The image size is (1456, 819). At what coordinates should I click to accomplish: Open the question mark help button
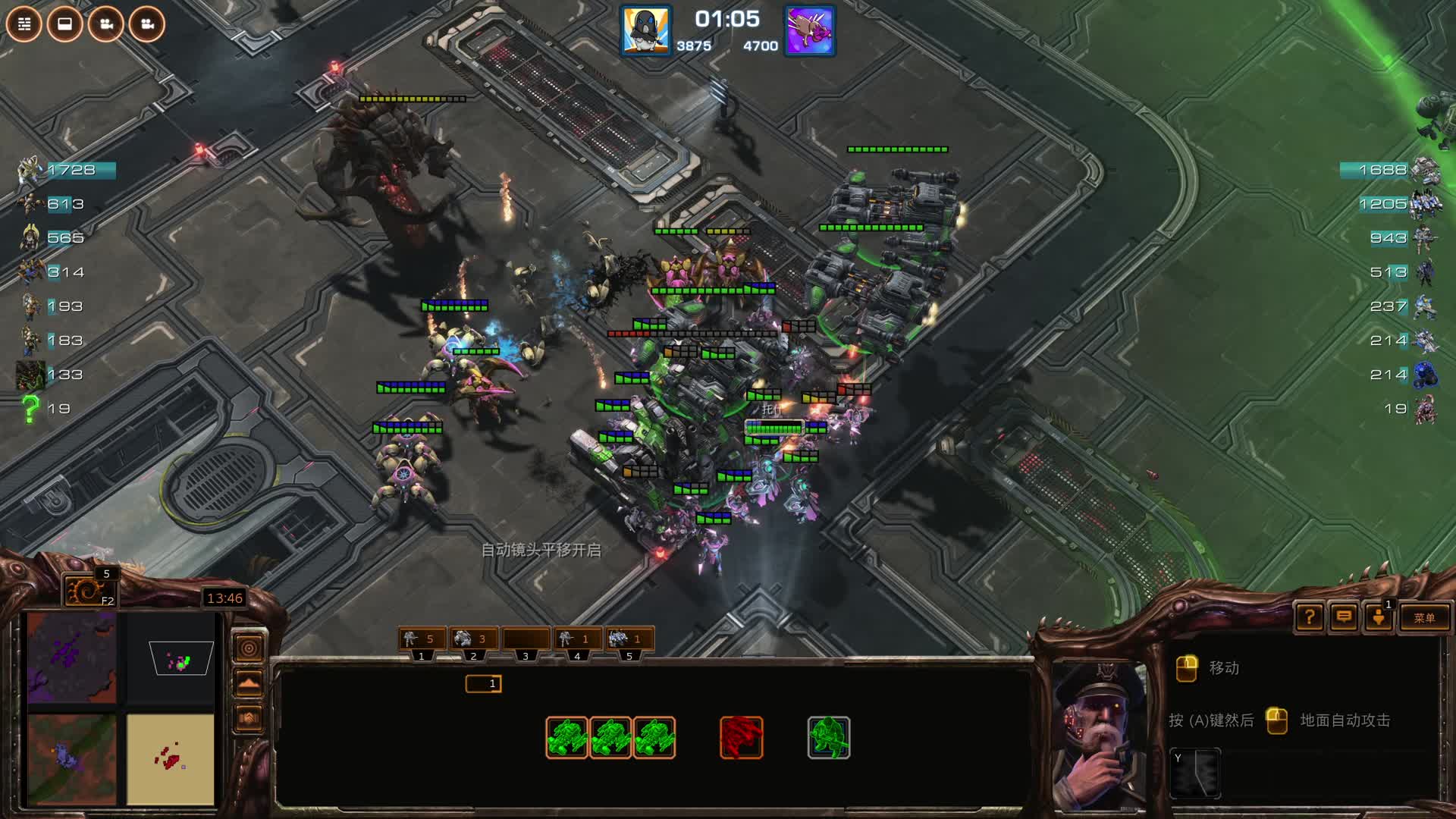click(1310, 617)
